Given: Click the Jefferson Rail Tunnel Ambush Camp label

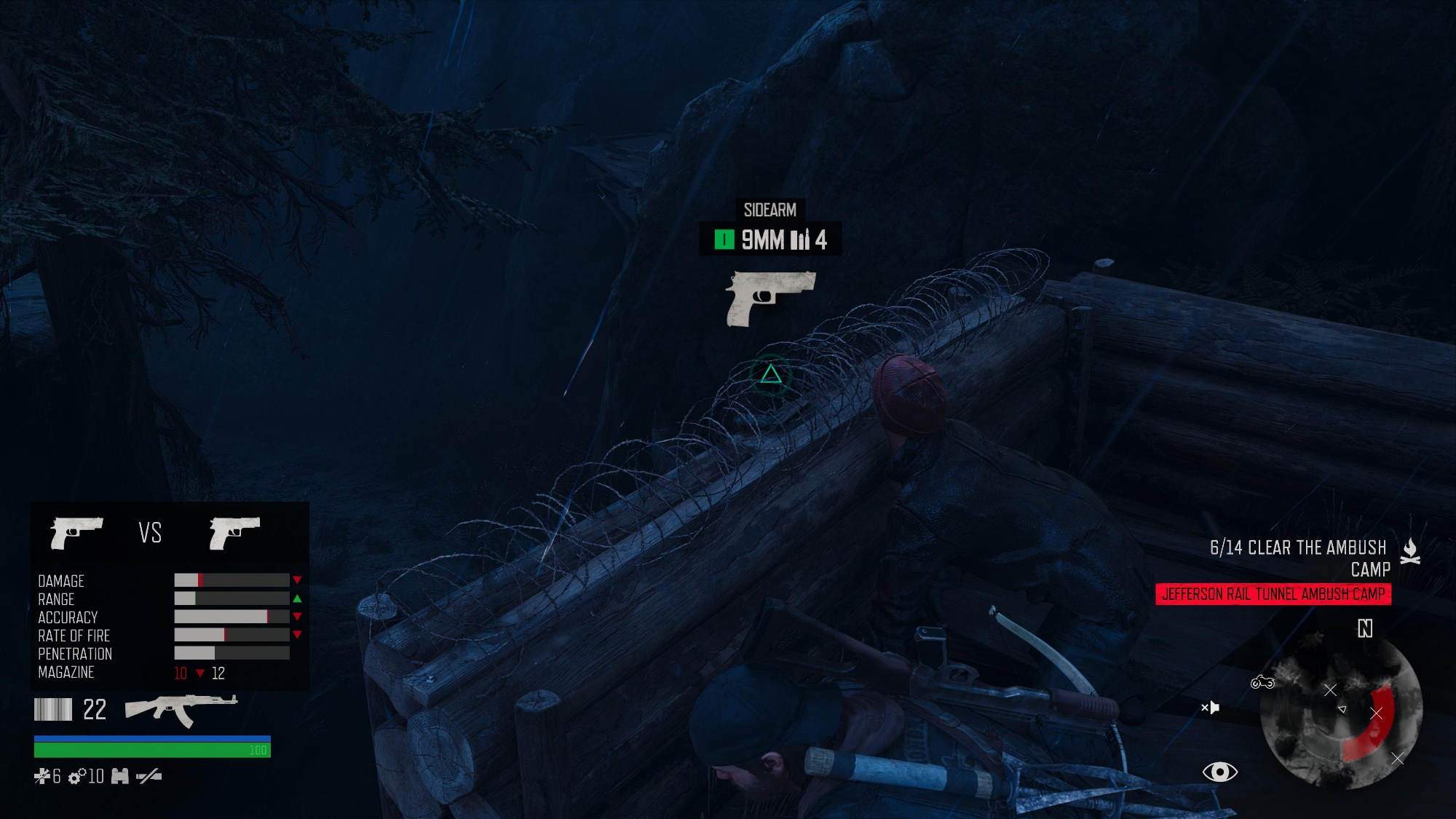Looking at the screenshot, I should (x=1273, y=594).
